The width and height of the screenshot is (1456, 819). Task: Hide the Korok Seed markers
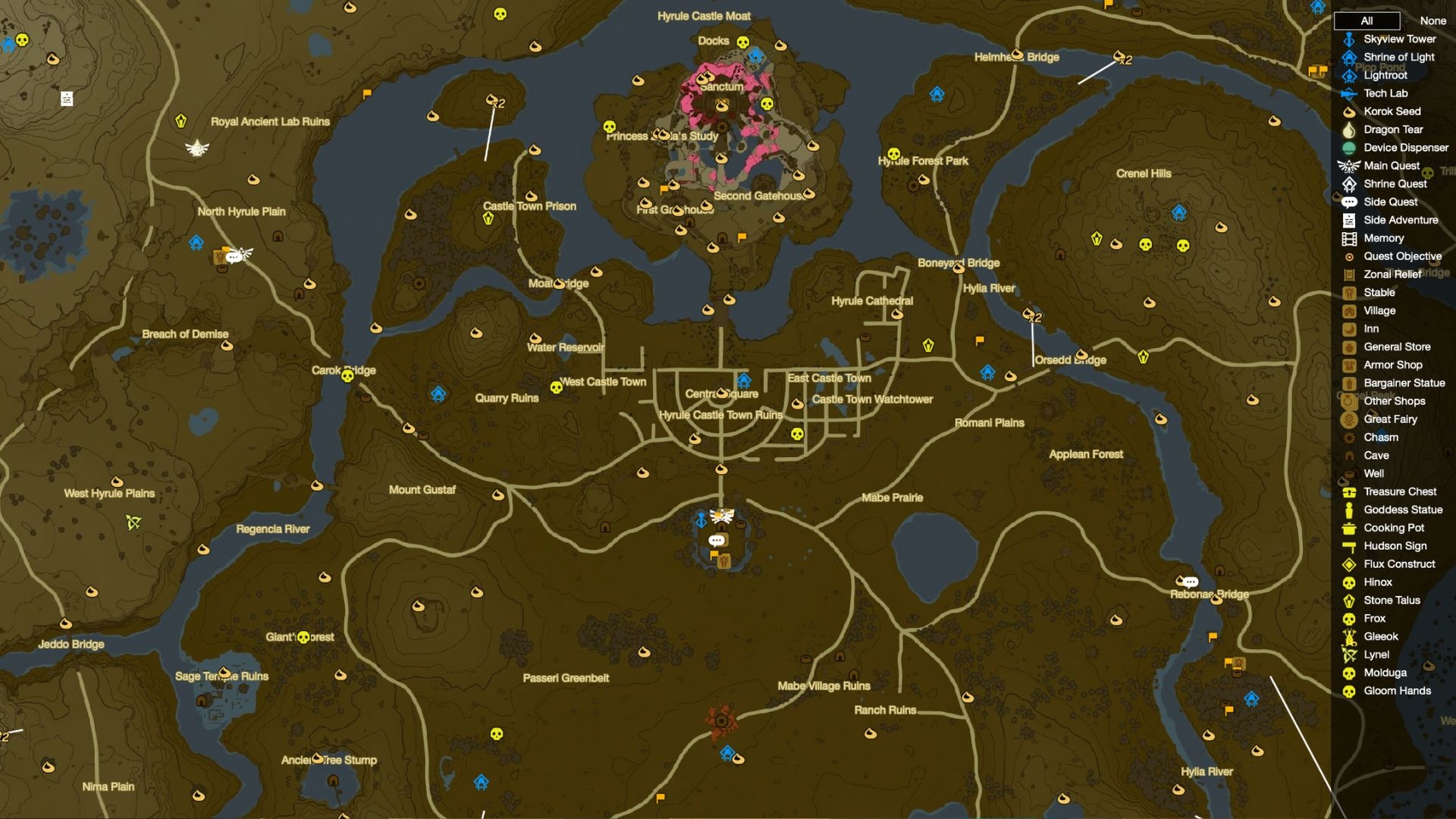(1392, 111)
